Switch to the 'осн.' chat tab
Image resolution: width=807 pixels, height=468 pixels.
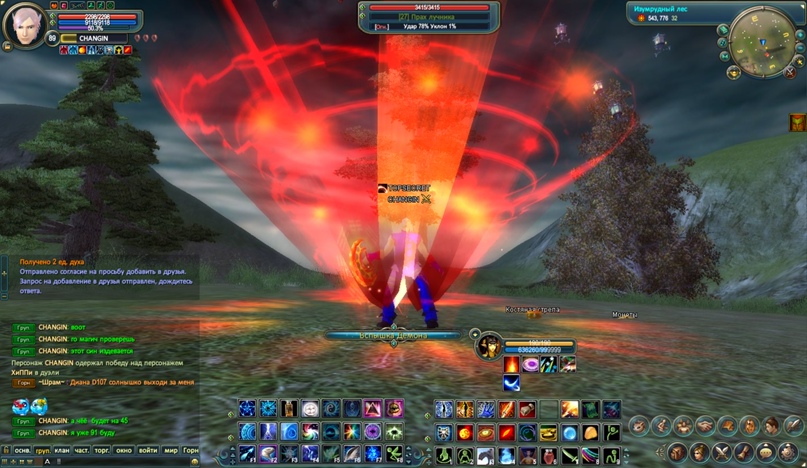point(21,451)
